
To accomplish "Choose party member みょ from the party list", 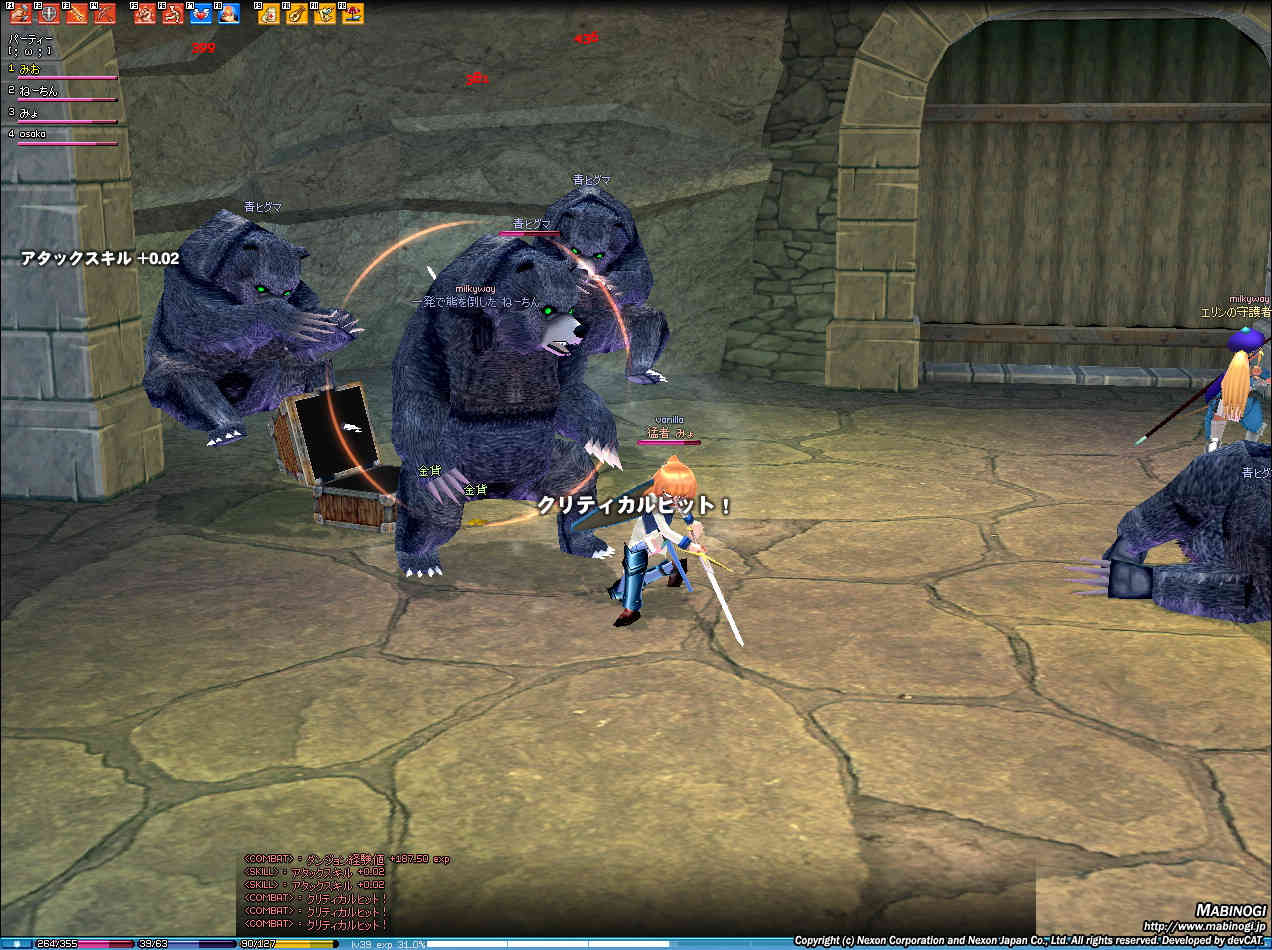I will [x=30, y=112].
